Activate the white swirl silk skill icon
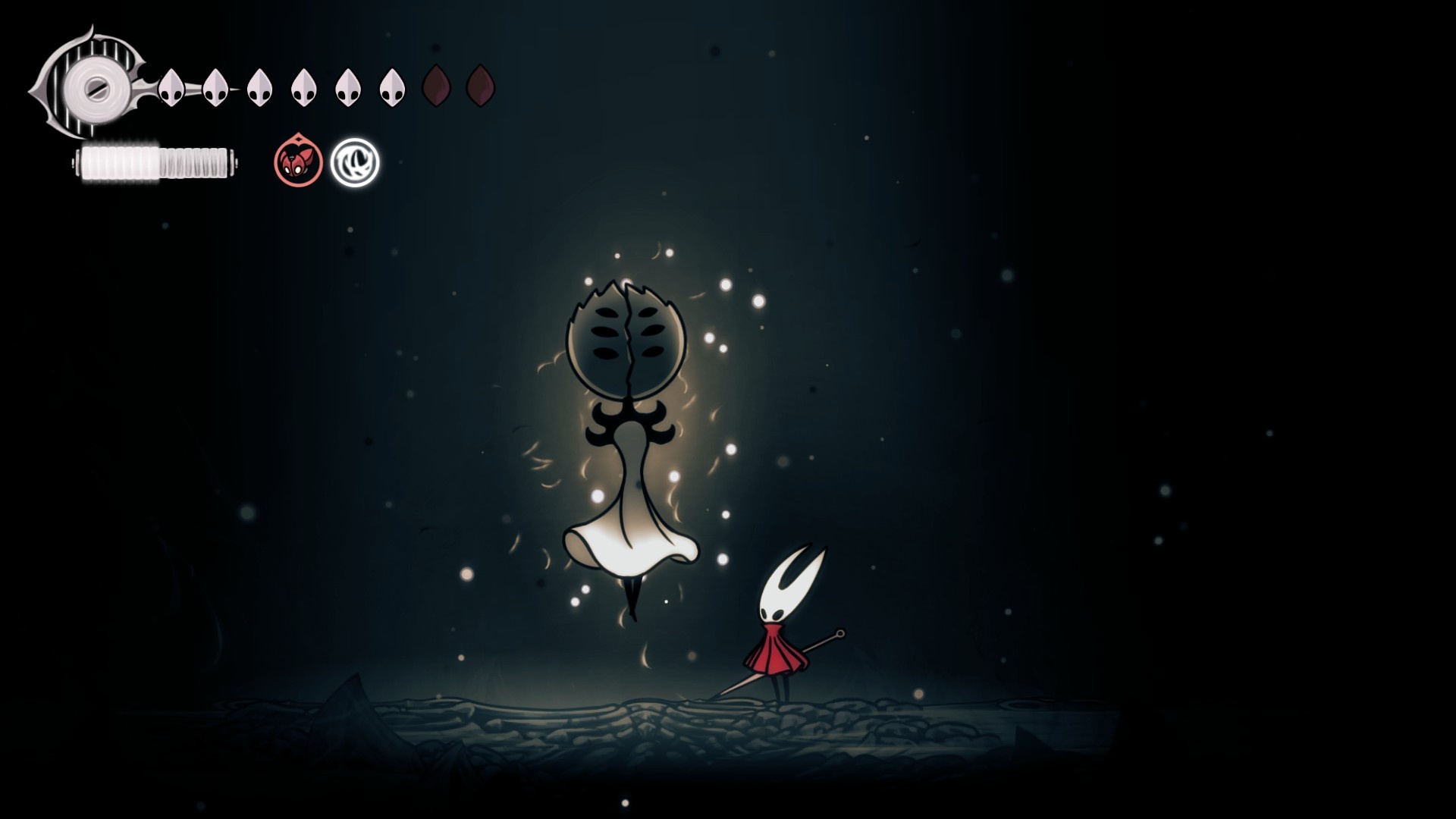Image resolution: width=1456 pixels, height=819 pixels. click(x=355, y=162)
